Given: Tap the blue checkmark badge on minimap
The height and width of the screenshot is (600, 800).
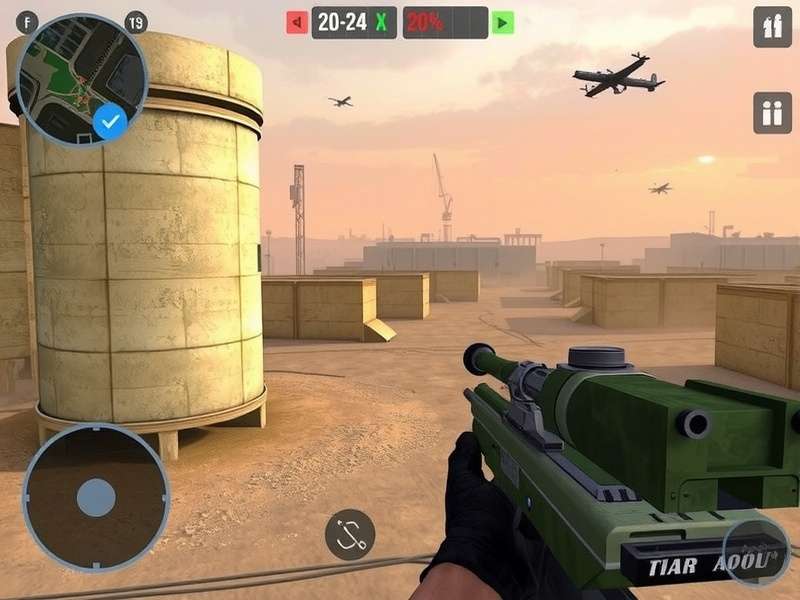Looking at the screenshot, I should 111,122.
